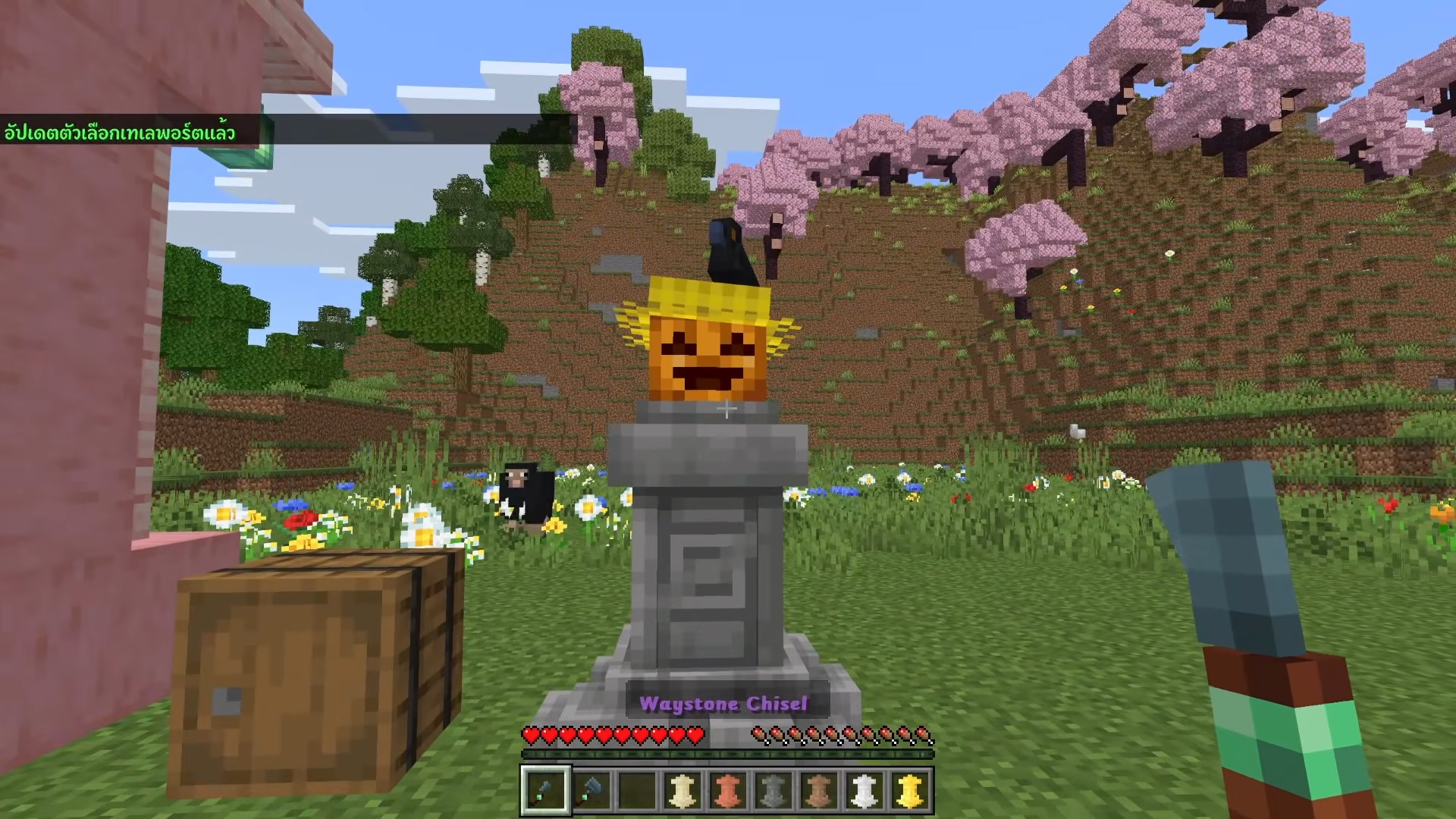Choose the cream-colored waystone slot

(x=682, y=790)
